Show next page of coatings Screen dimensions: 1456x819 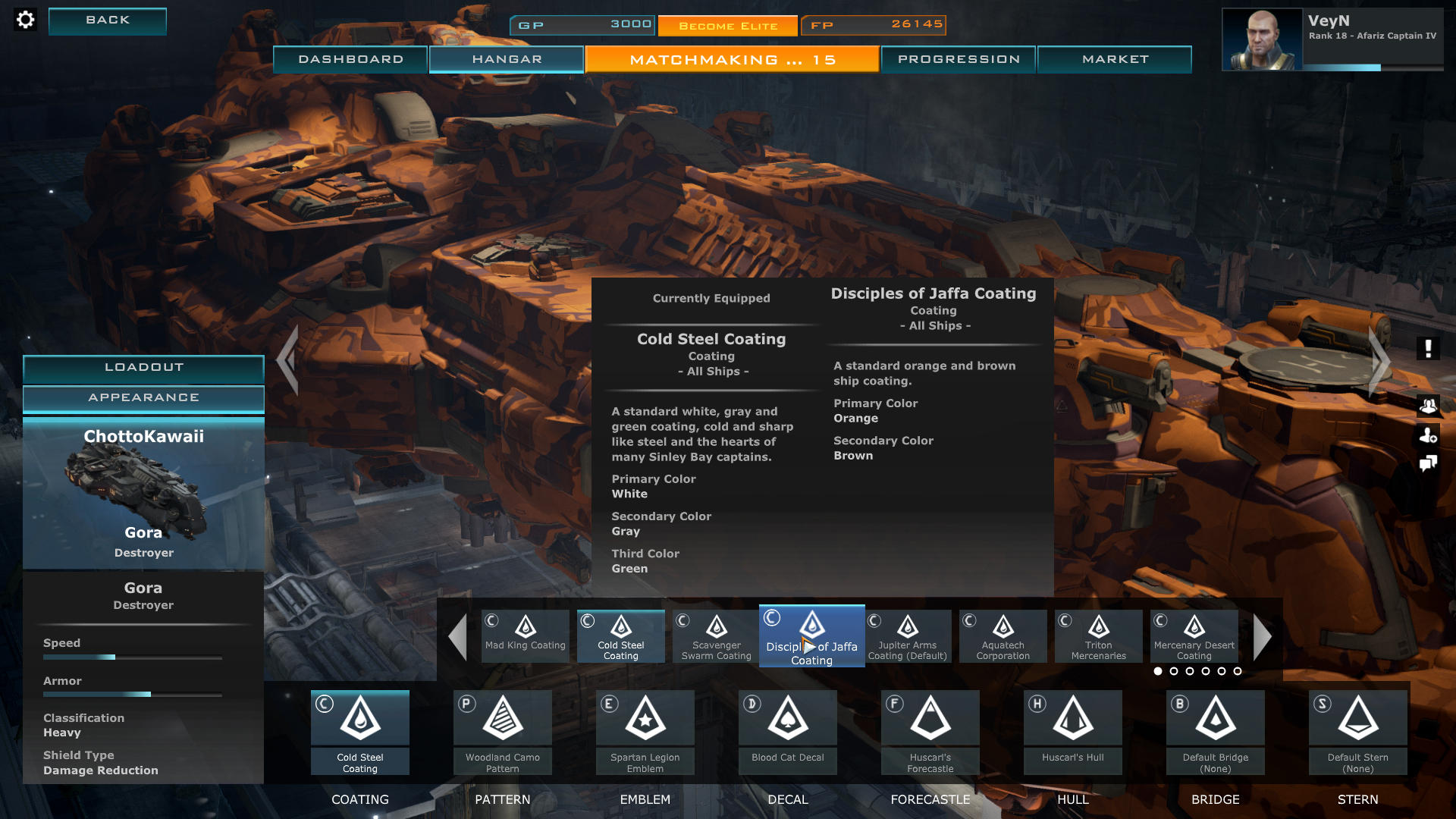coord(1262,637)
